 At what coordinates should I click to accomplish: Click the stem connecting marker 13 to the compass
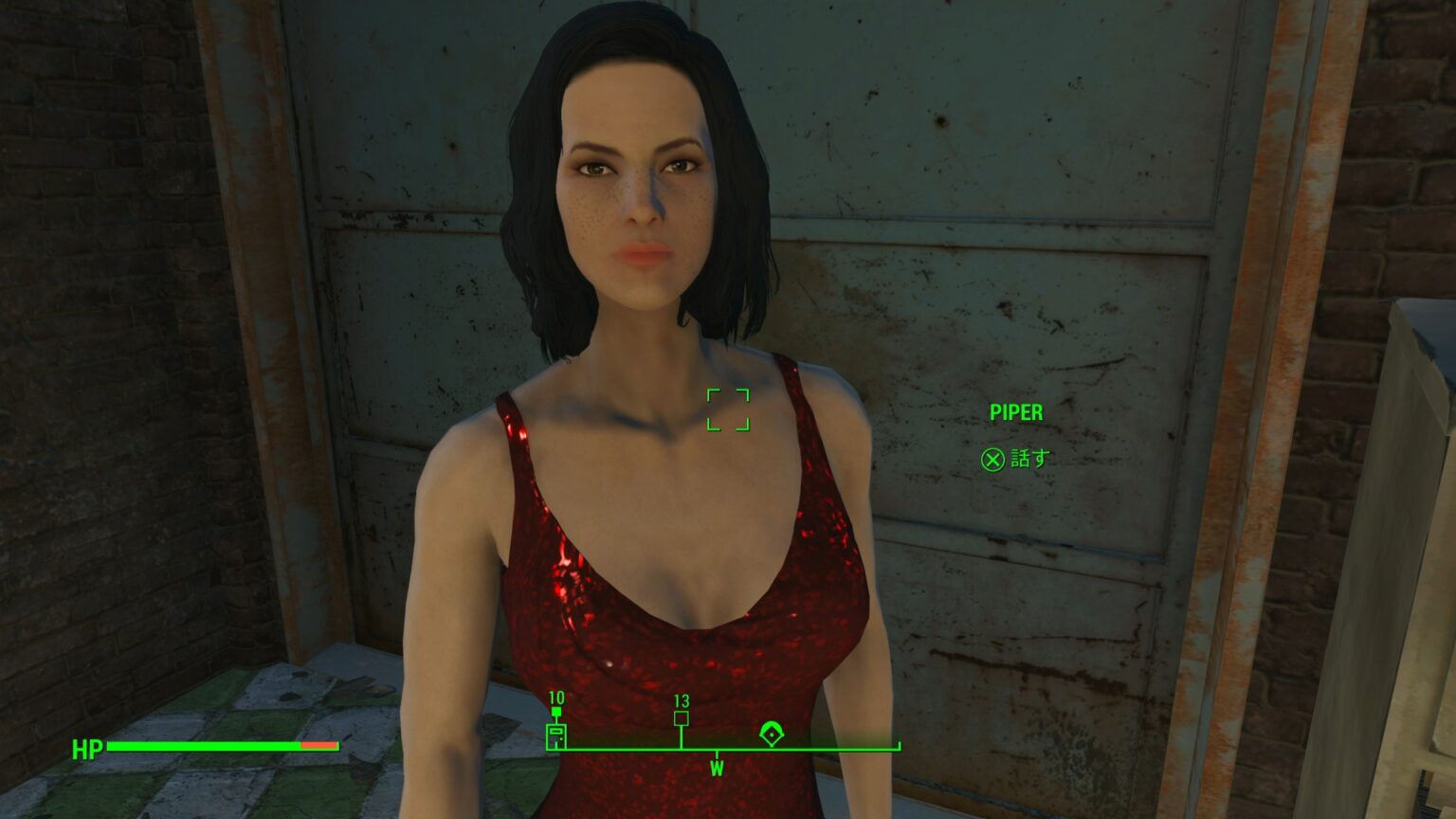tap(682, 736)
